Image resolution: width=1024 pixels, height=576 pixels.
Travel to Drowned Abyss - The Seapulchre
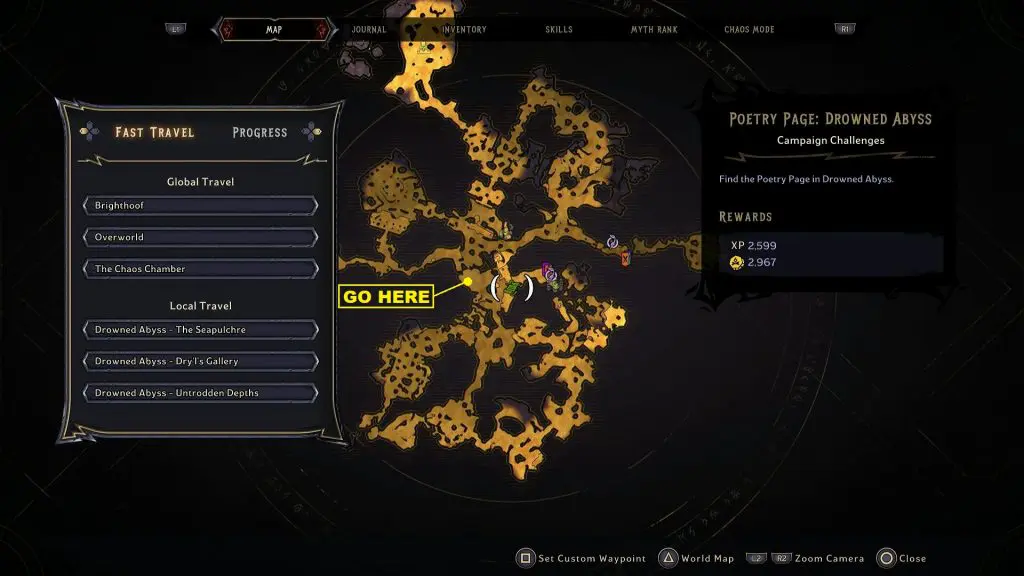[x=201, y=330]
